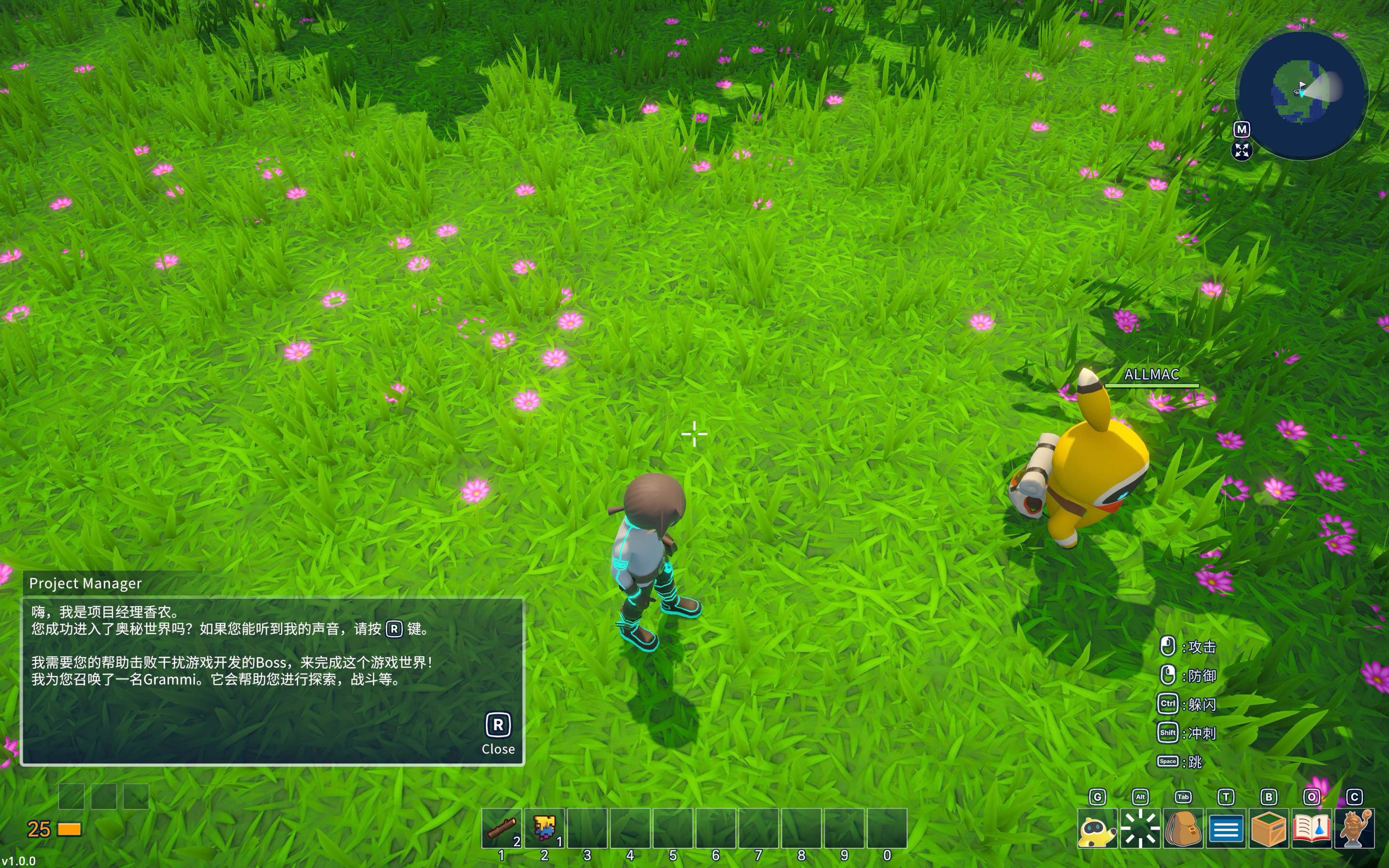Click the Project Manager dialog title
The image size is (1389, 868).
click(85, 583)
